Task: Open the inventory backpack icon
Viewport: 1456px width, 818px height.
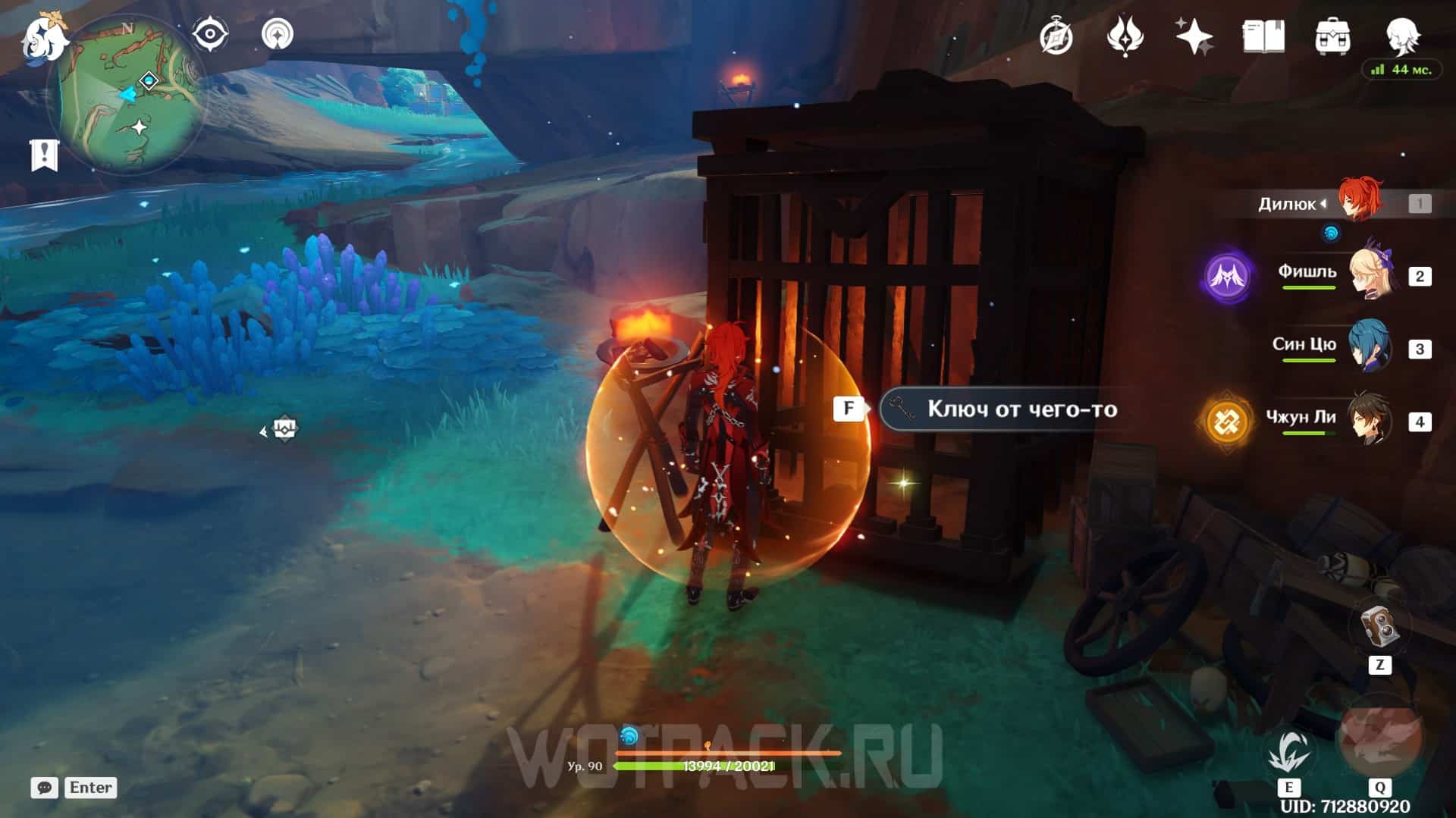Action: (1332, 36)
